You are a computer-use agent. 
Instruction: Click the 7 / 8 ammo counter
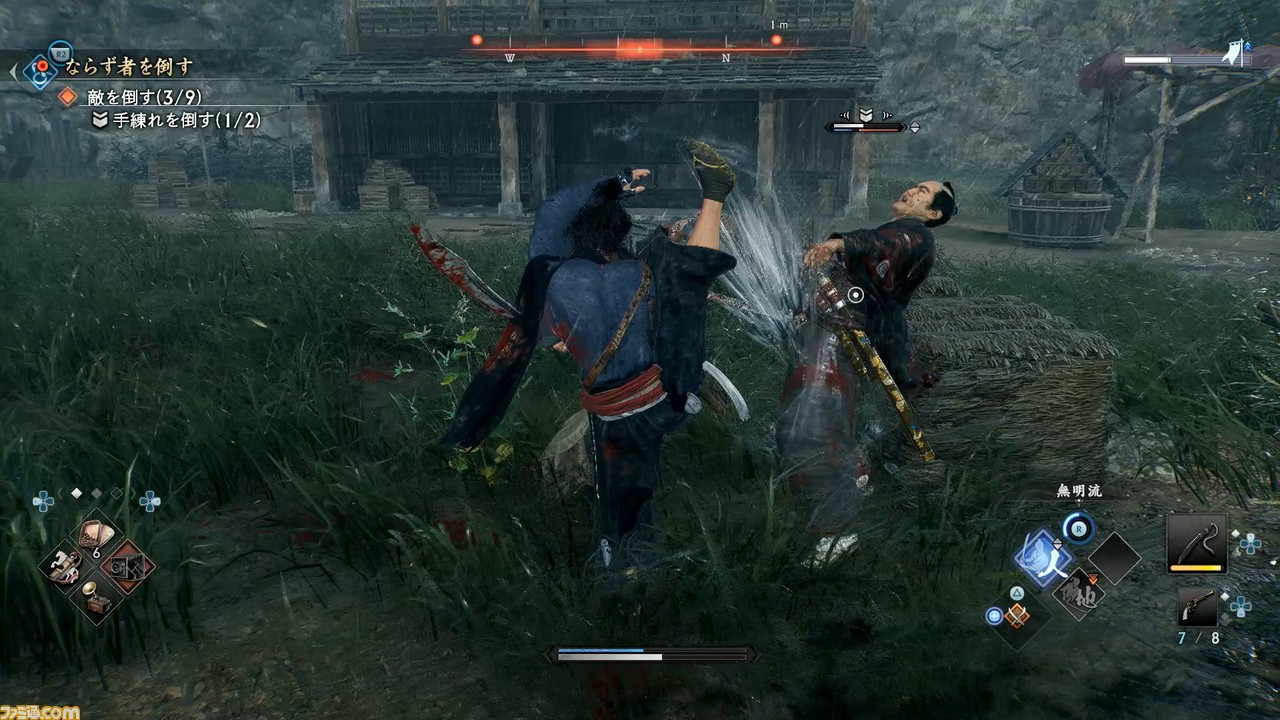tap(1198, 637)
